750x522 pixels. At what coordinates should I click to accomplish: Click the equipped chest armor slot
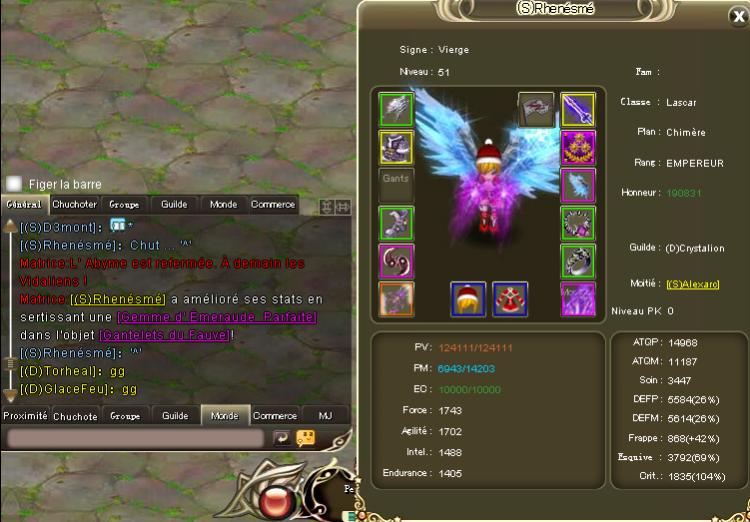tap(396, 147)
